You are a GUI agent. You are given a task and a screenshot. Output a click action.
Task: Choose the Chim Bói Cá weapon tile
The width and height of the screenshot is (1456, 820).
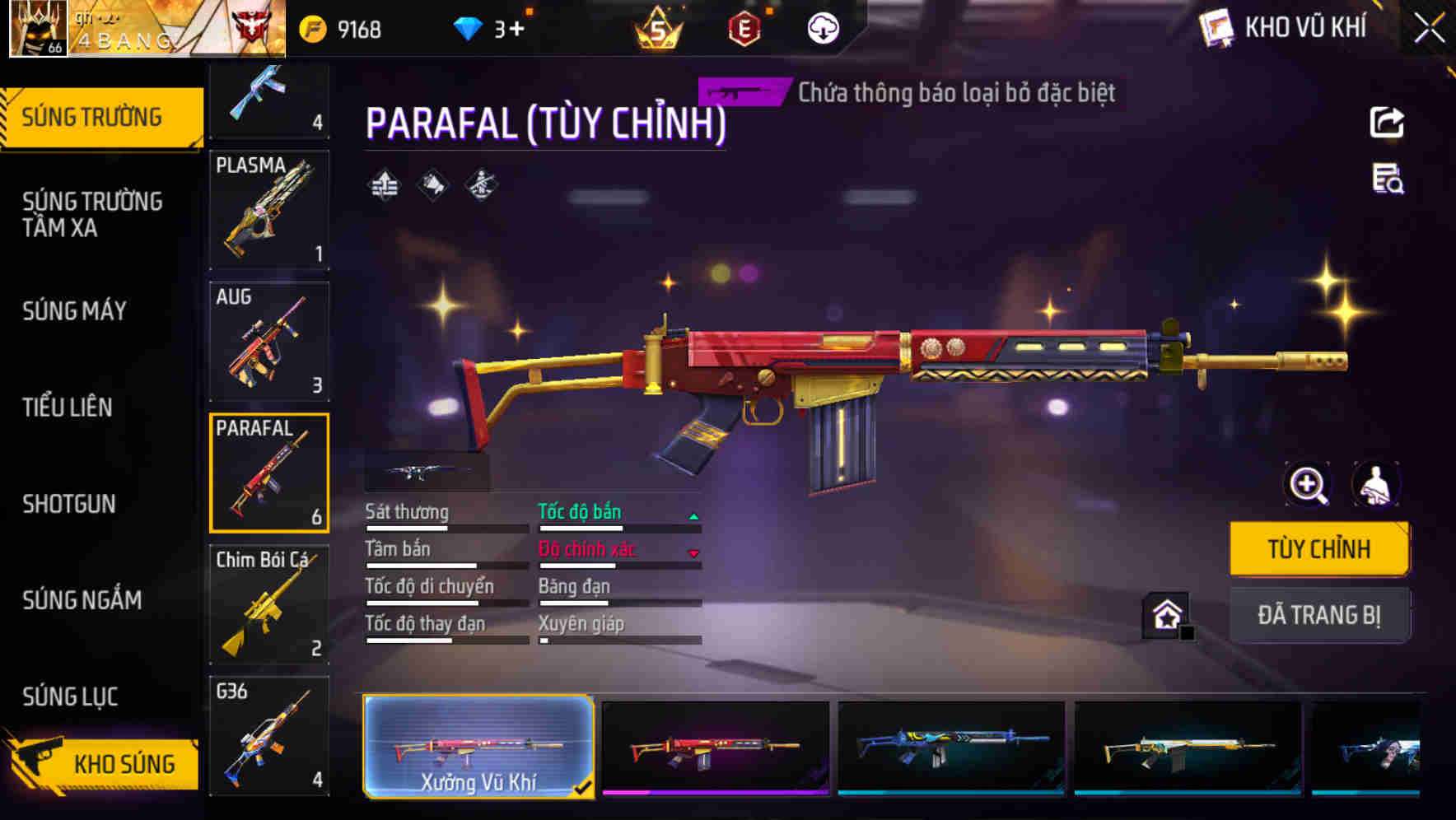(x=269, y=604)
